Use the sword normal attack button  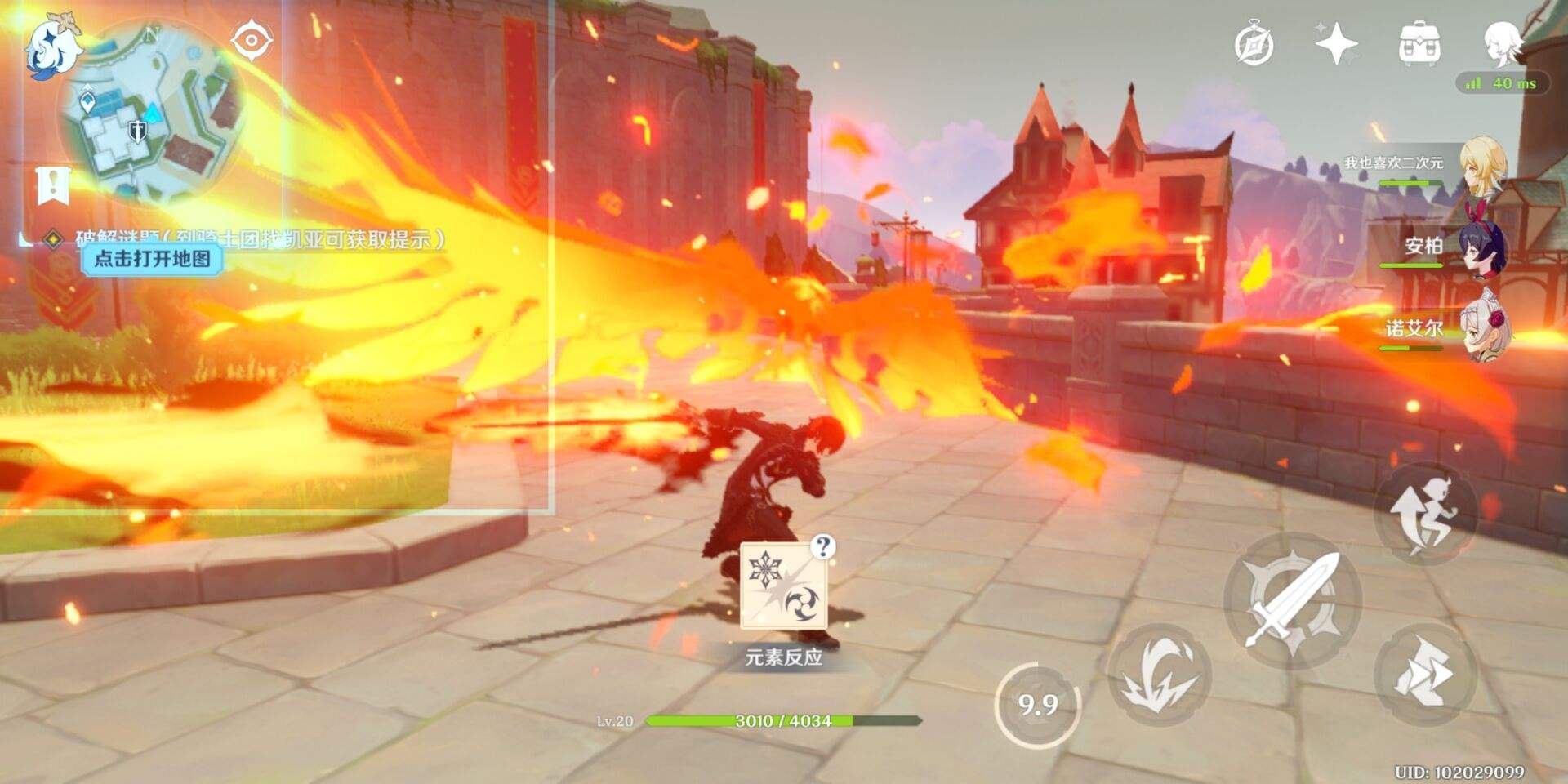tap(1294, 602)
